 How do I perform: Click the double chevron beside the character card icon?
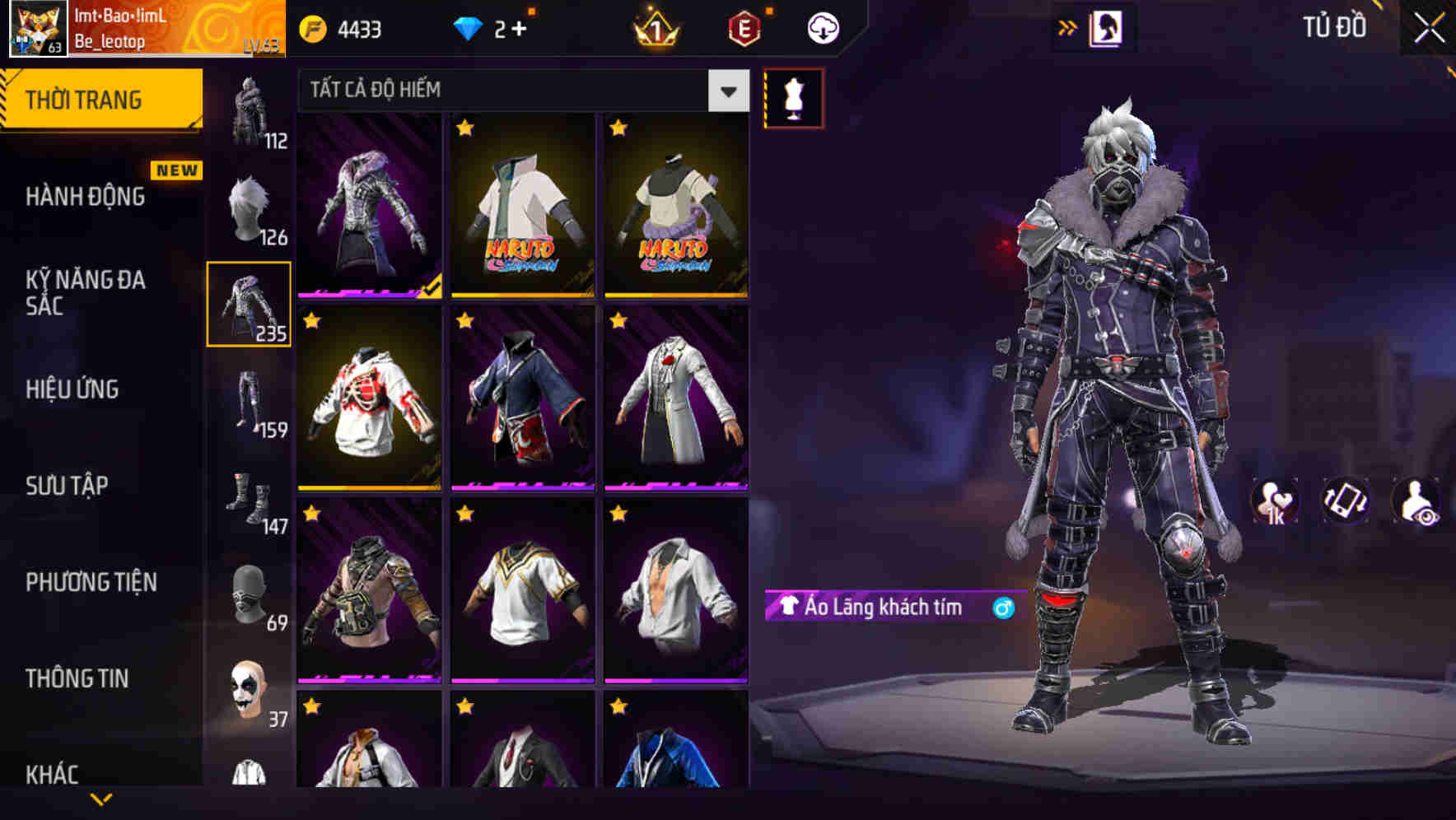tap(1068, 26)
